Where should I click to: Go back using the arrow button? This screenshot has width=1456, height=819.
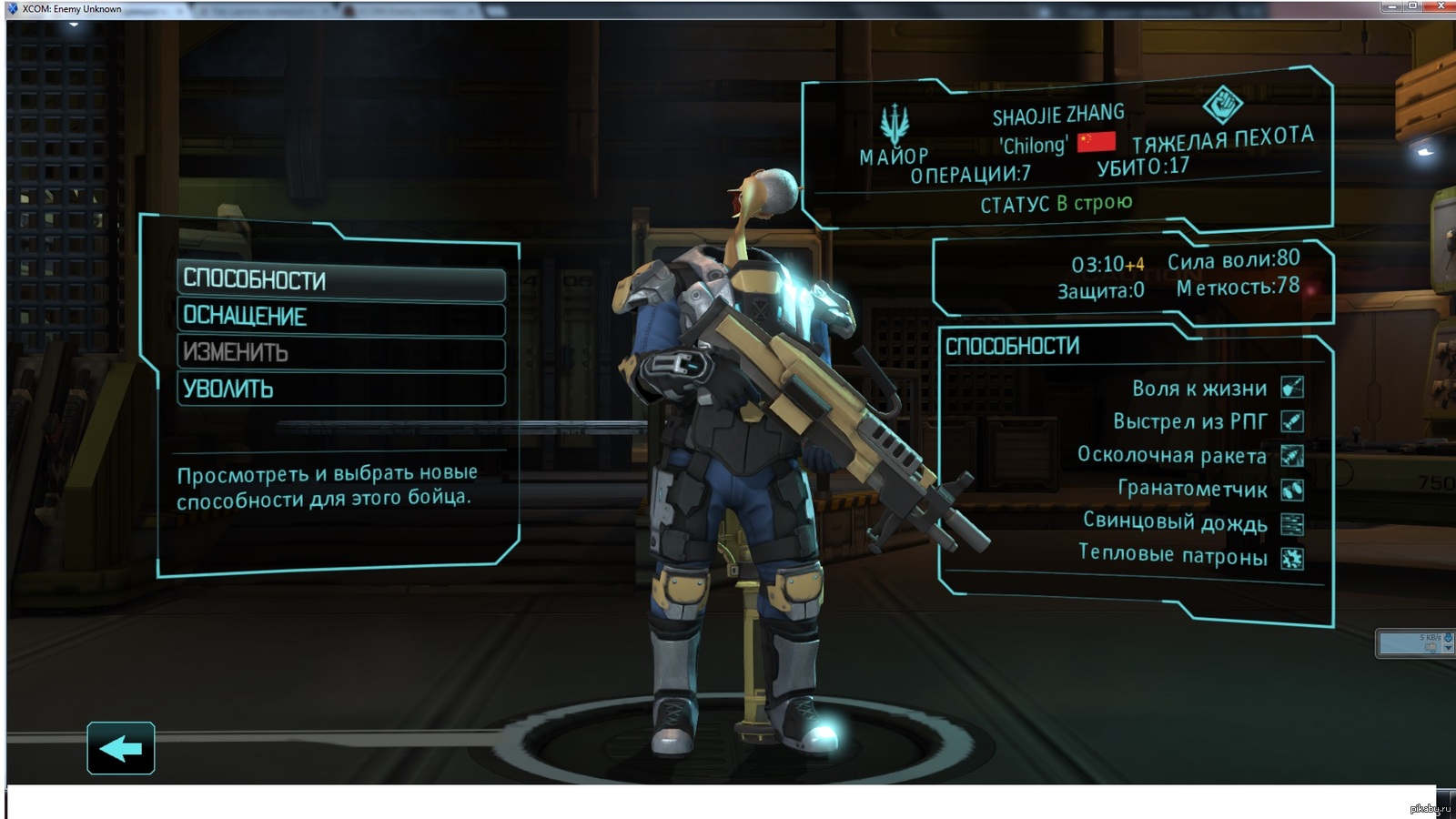(x=121, y=748)
